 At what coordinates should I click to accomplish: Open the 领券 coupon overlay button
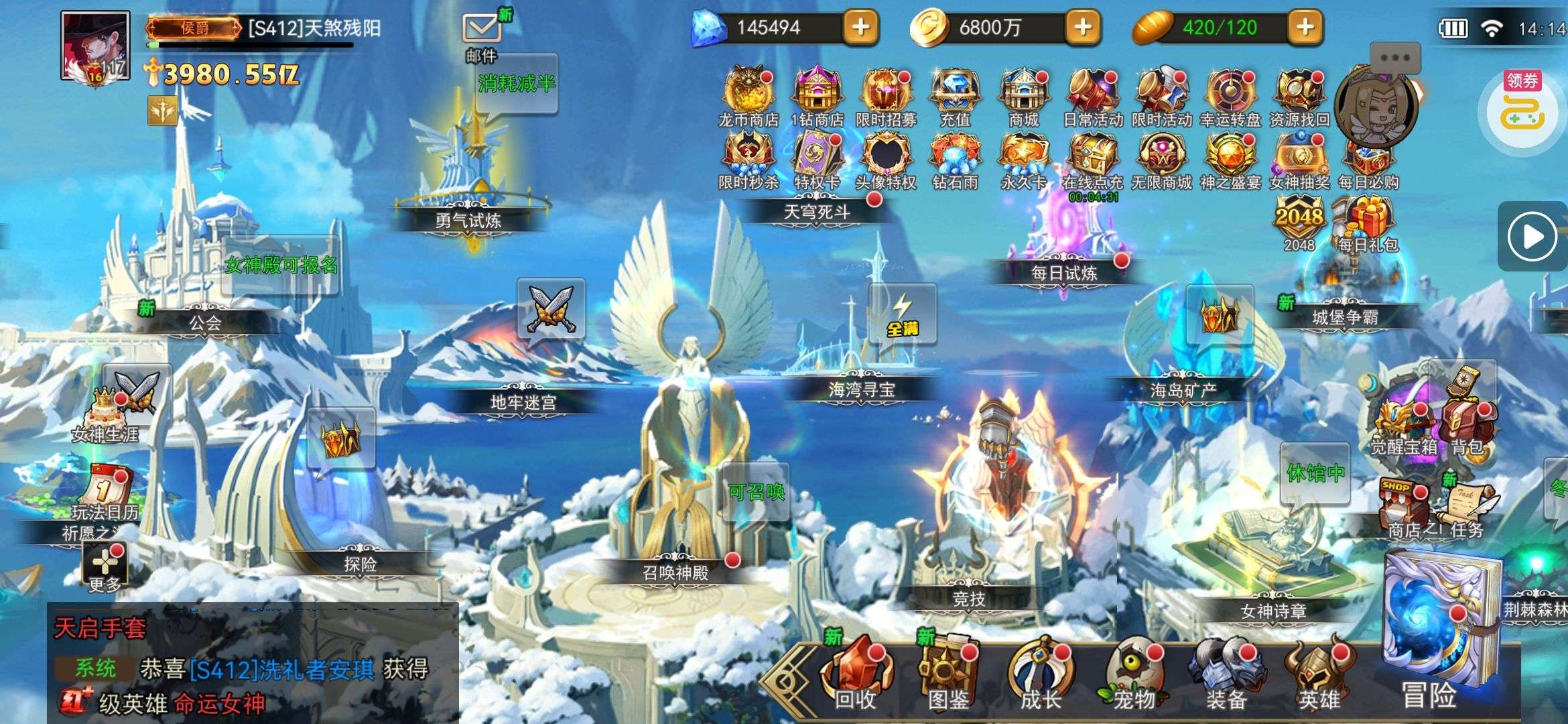(1522, 107)
